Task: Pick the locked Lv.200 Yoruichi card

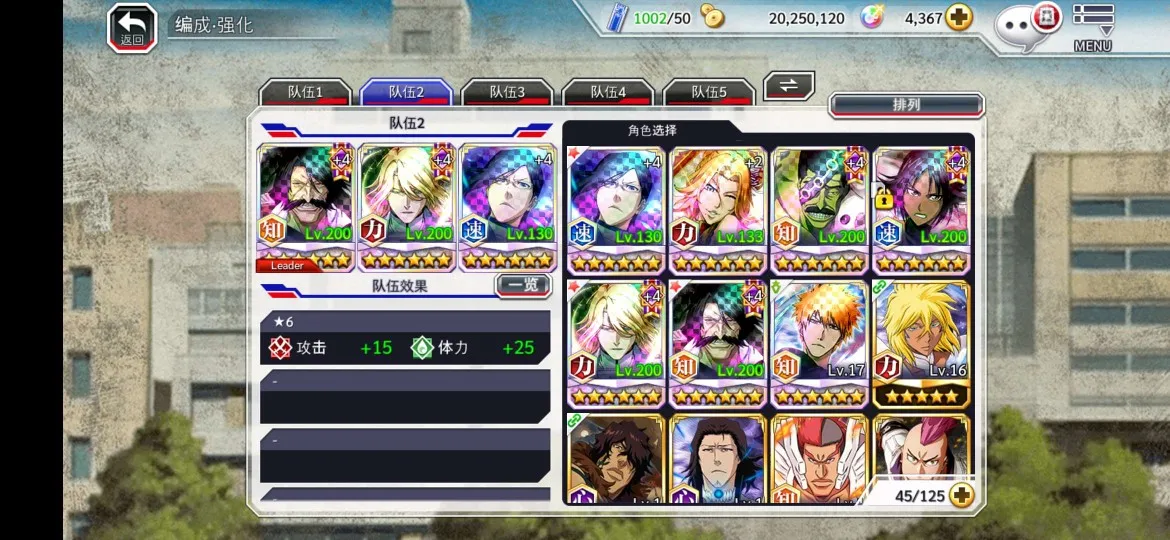Action: point(921,210)
